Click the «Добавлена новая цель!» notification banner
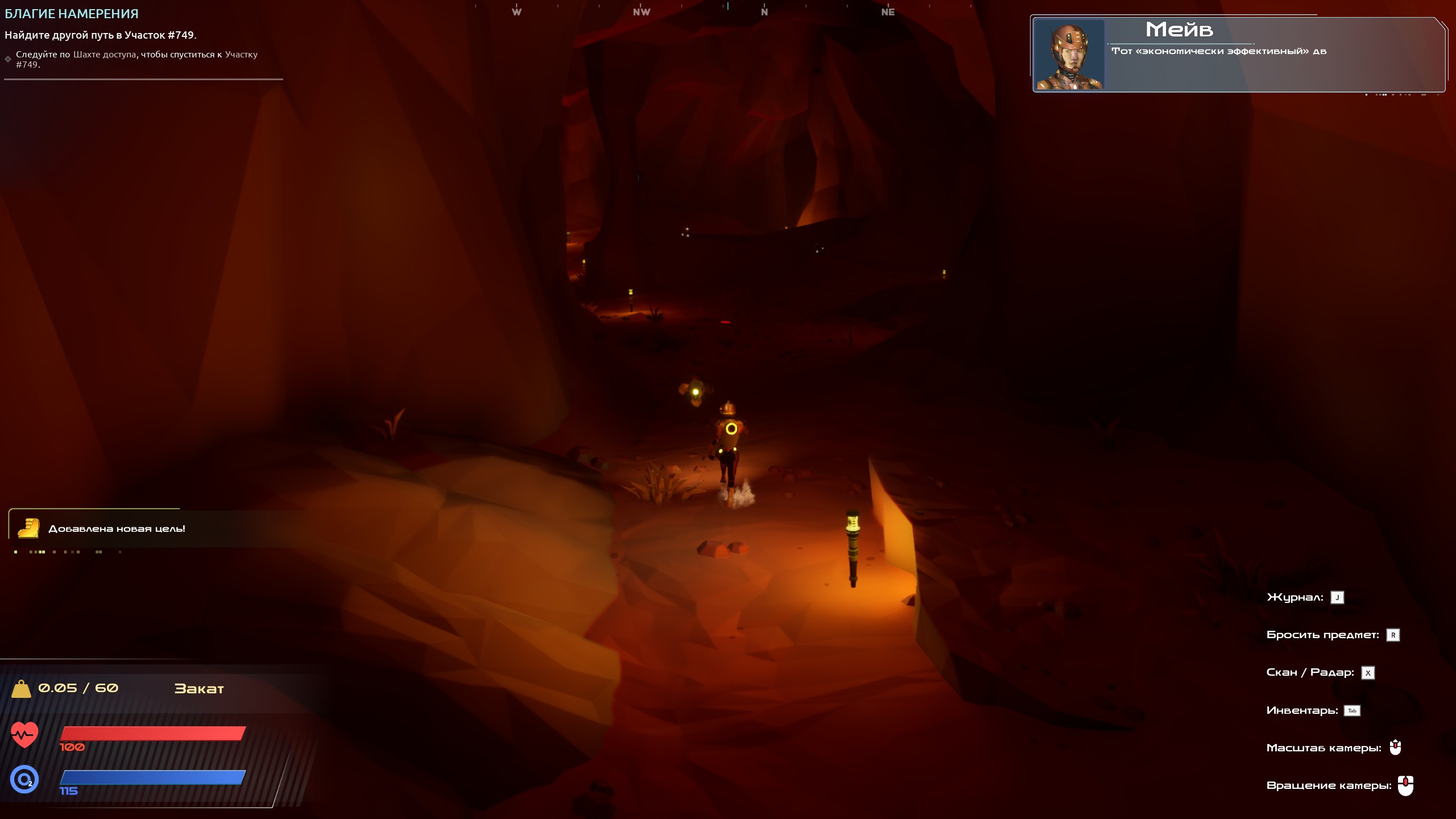 [x=117, y=528]
